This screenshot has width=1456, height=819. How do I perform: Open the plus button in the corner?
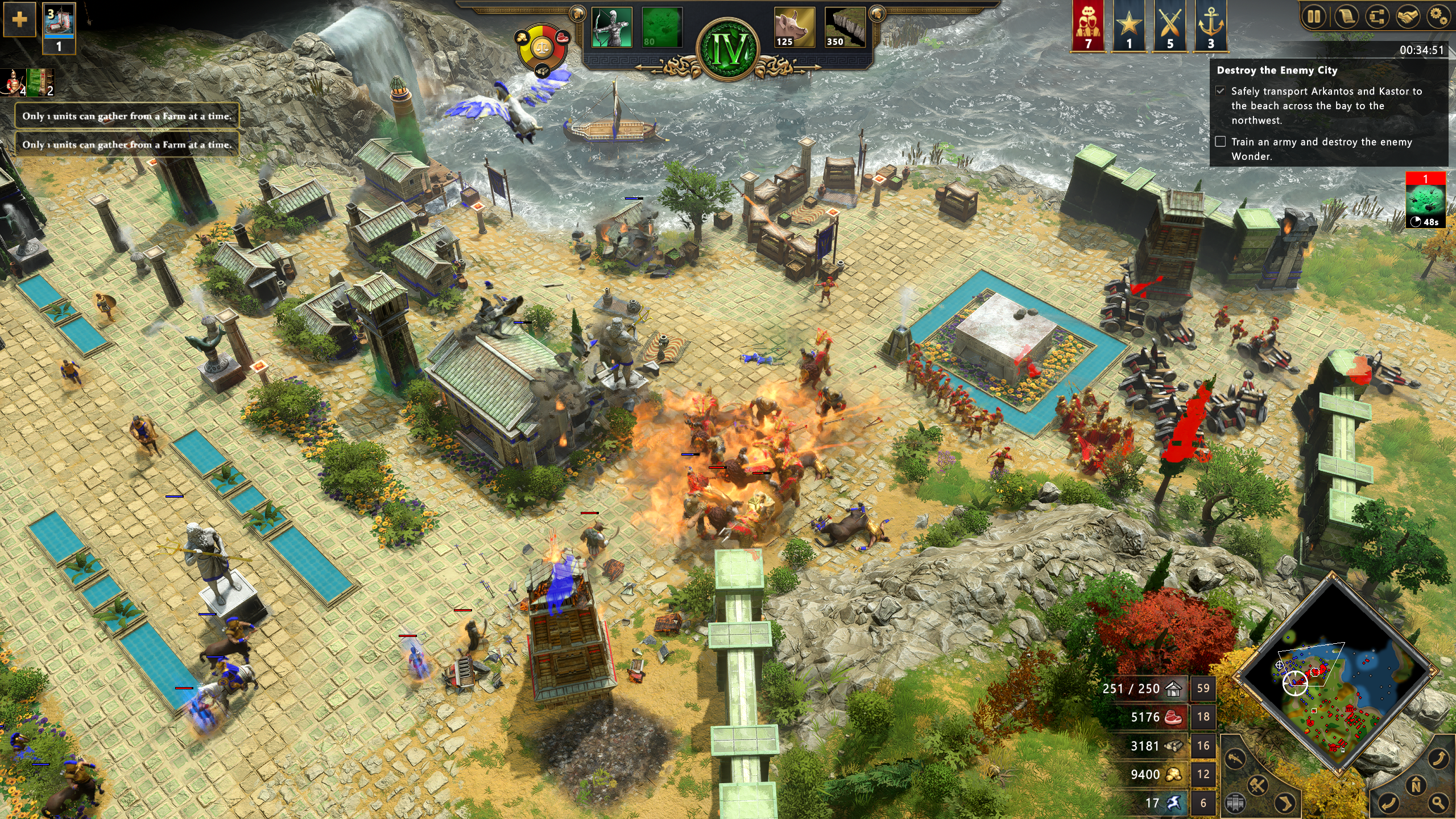(x=19, y=19)
